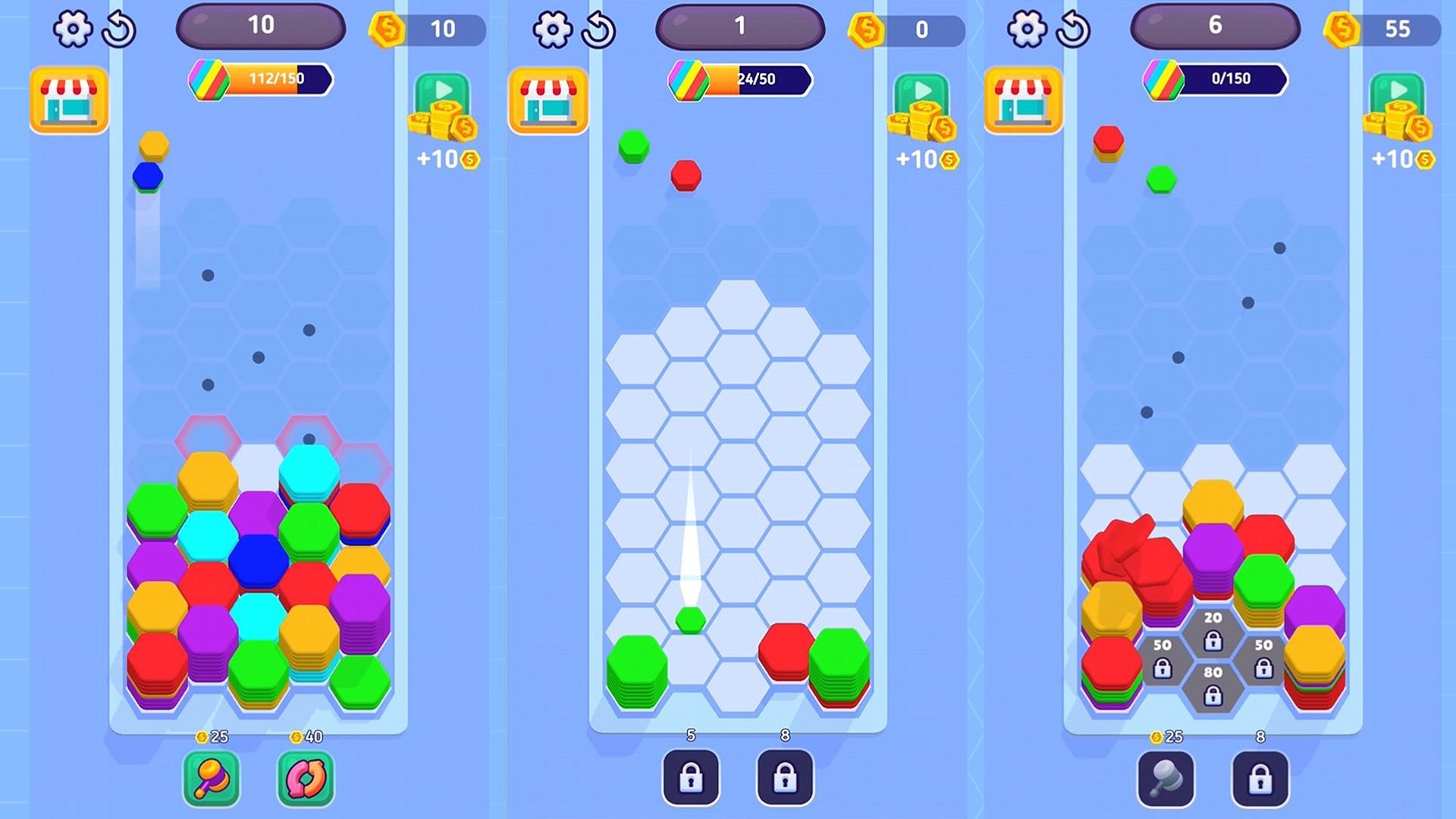Tap the locked booster labeled 8 on the right

coord(1261,778)
